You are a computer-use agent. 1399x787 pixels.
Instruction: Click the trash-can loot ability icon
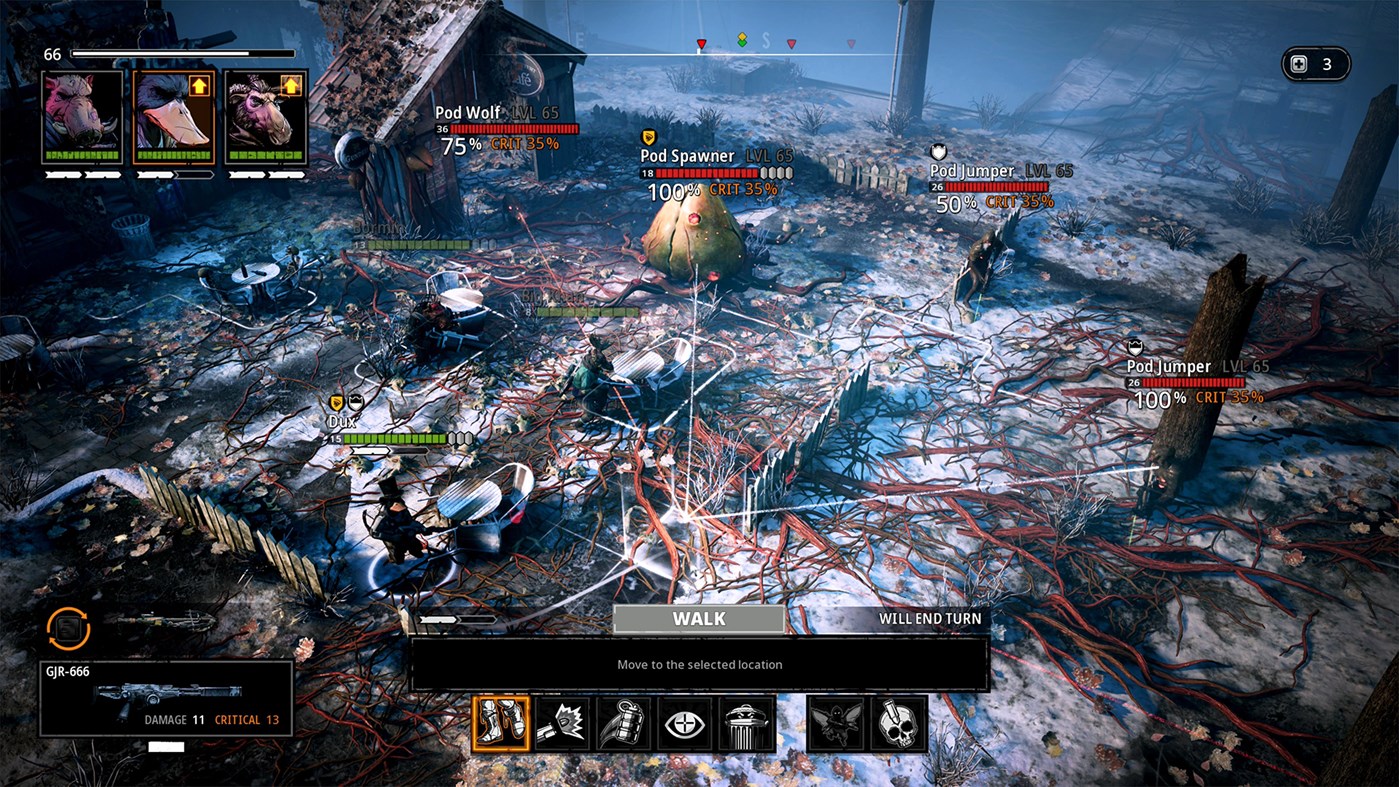(746, 724)
